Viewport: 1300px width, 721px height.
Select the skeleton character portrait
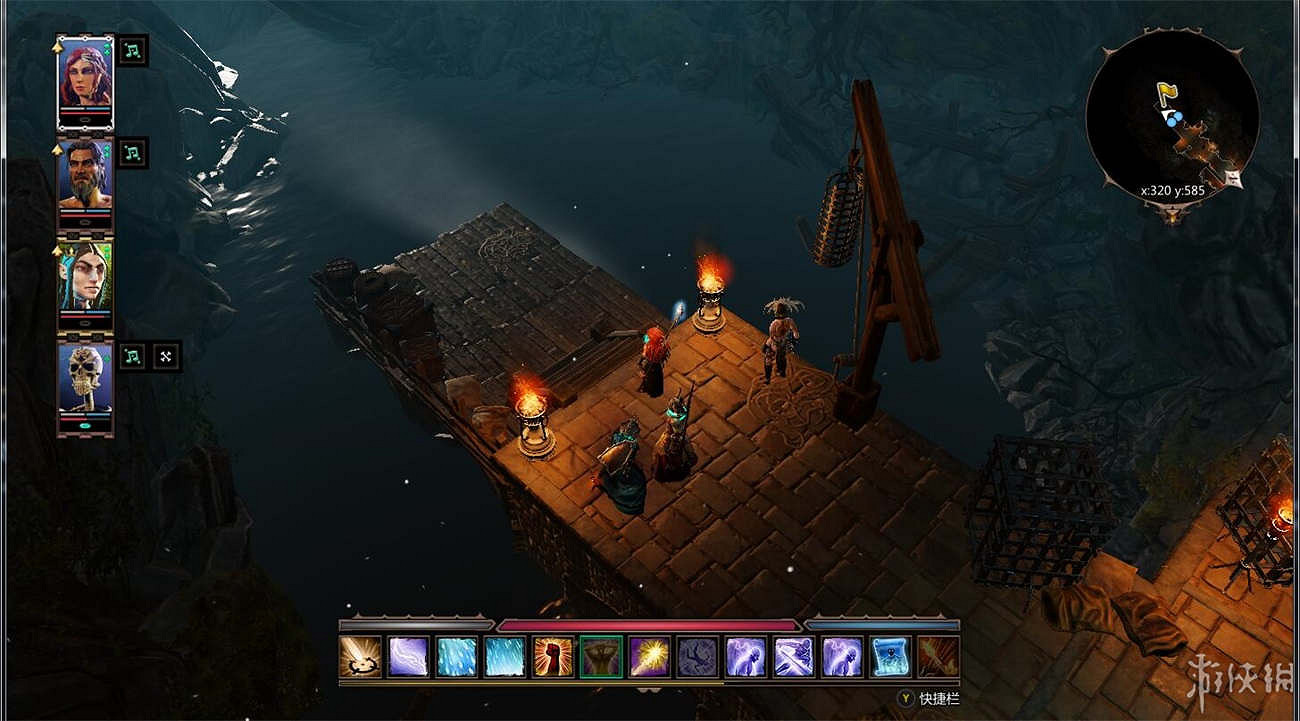coord(85,379)
